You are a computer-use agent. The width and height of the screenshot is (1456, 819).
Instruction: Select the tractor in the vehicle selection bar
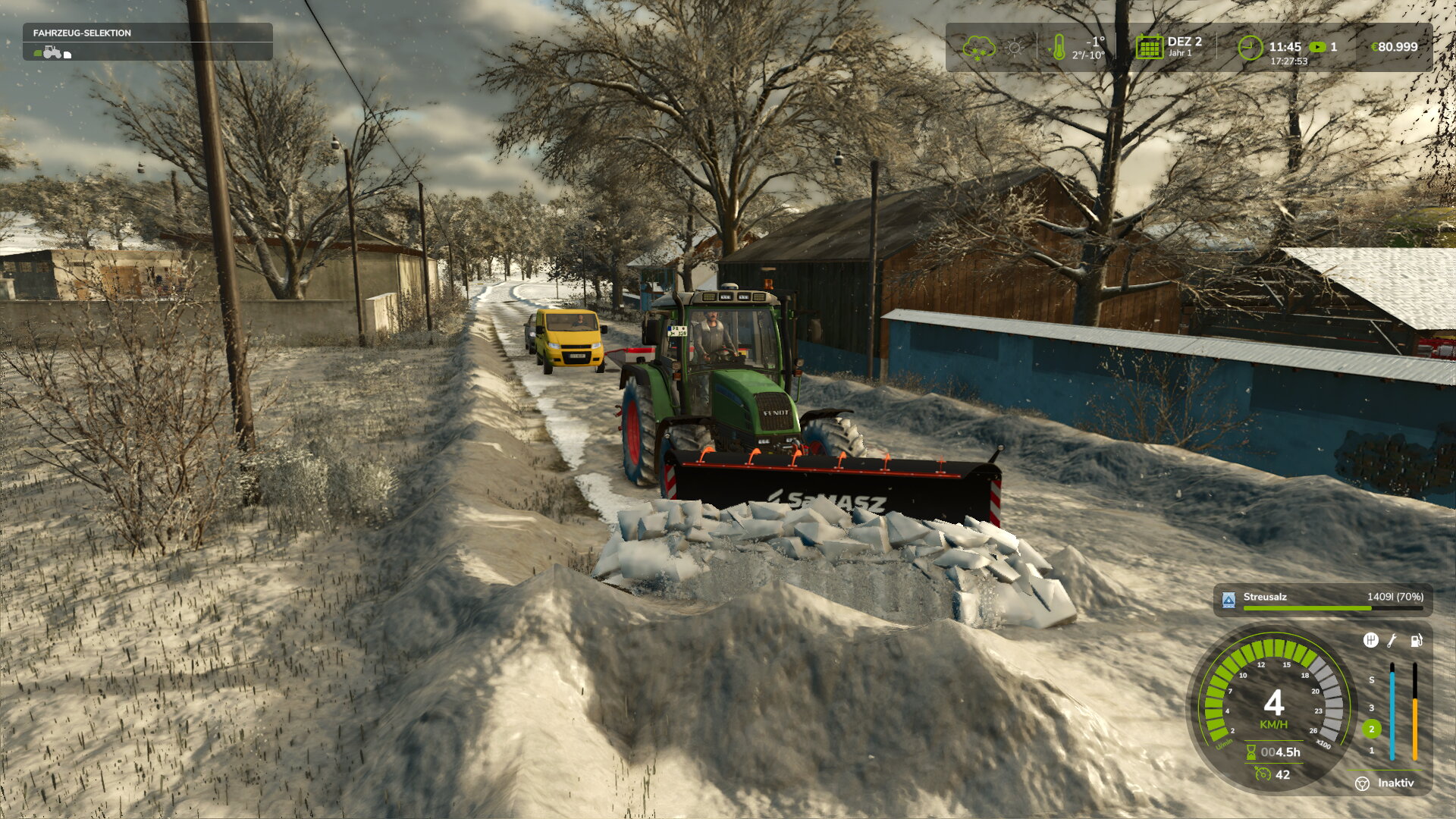(52, 52)
